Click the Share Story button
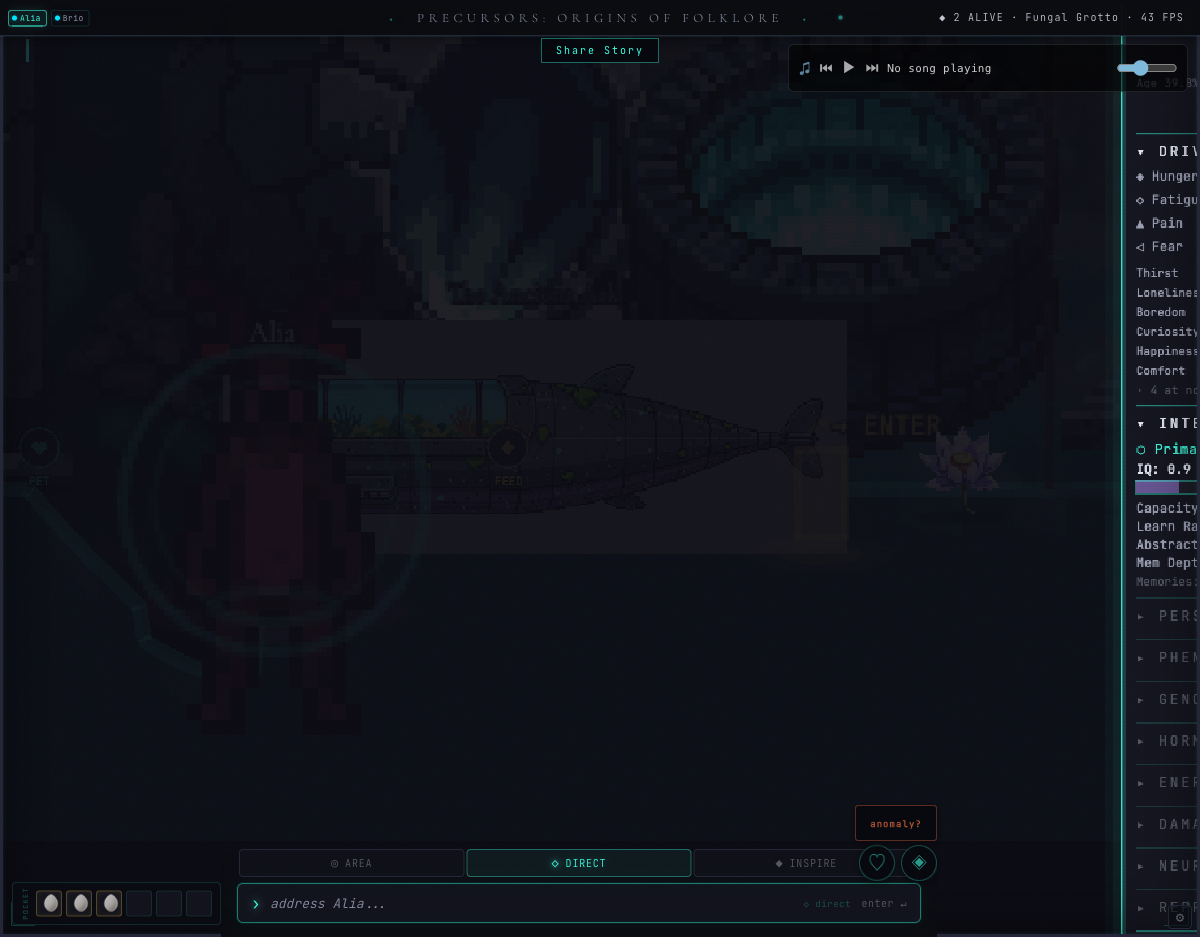 [x=599, y=51]
